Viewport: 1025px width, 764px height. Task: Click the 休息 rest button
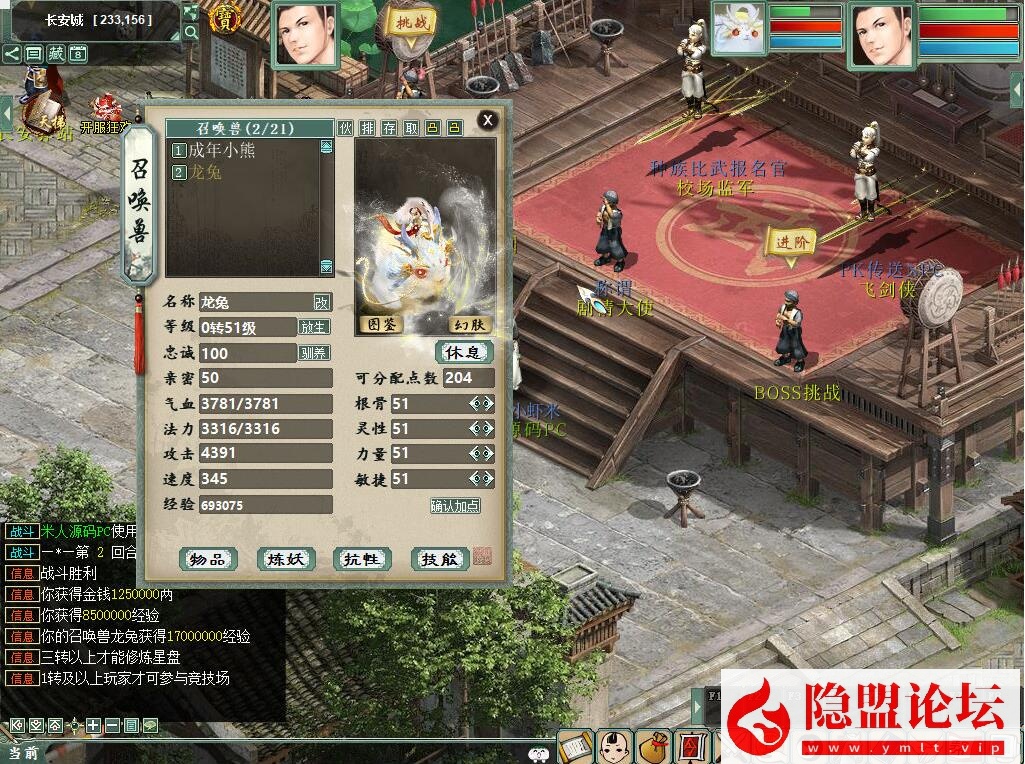(x=464, y=352)
